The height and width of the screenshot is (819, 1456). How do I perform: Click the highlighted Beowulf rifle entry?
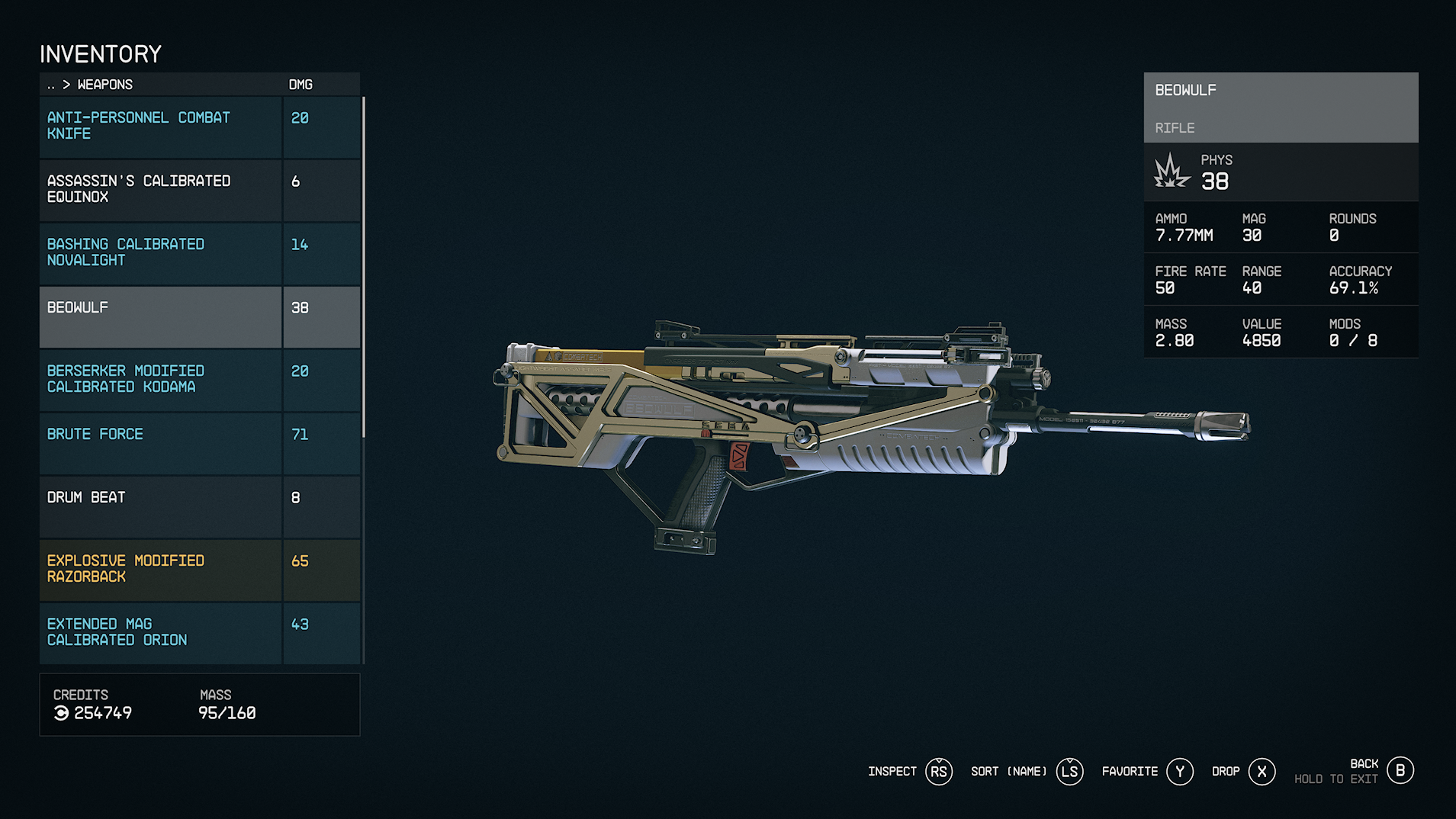tap(161, 316)
